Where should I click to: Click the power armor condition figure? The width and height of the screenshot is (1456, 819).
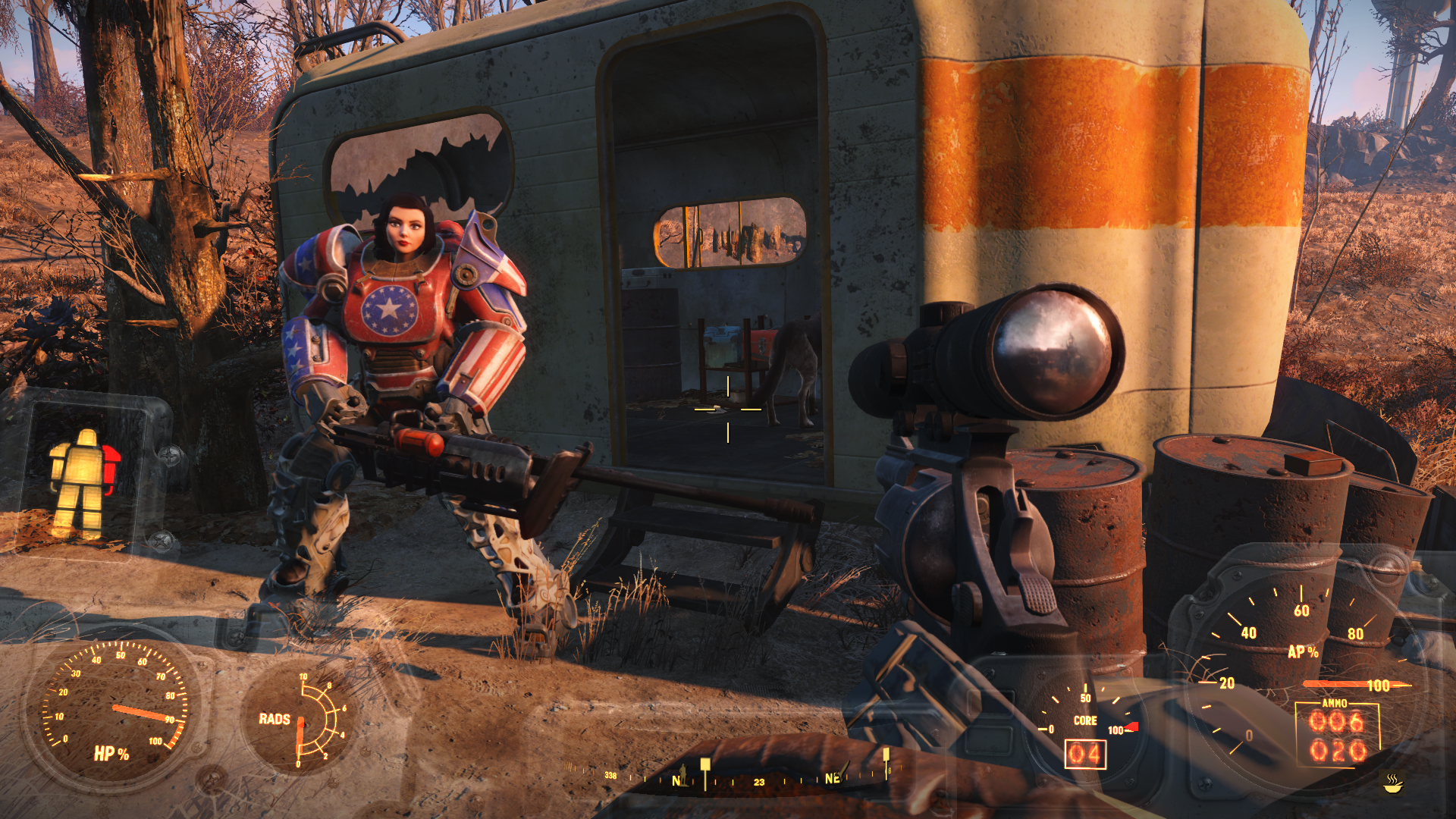point(82,482)
